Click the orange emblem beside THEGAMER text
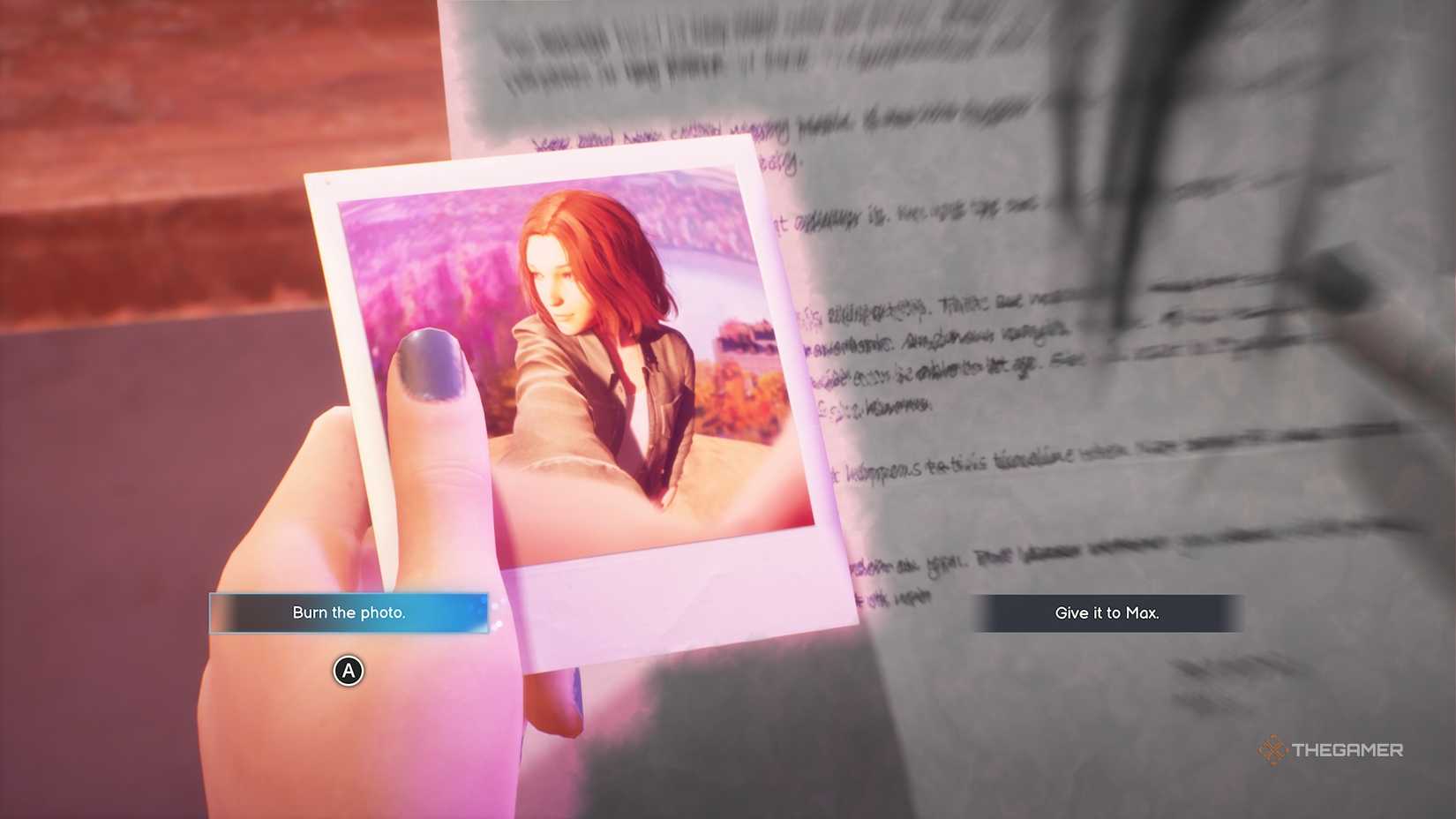 pos(1272,749)
